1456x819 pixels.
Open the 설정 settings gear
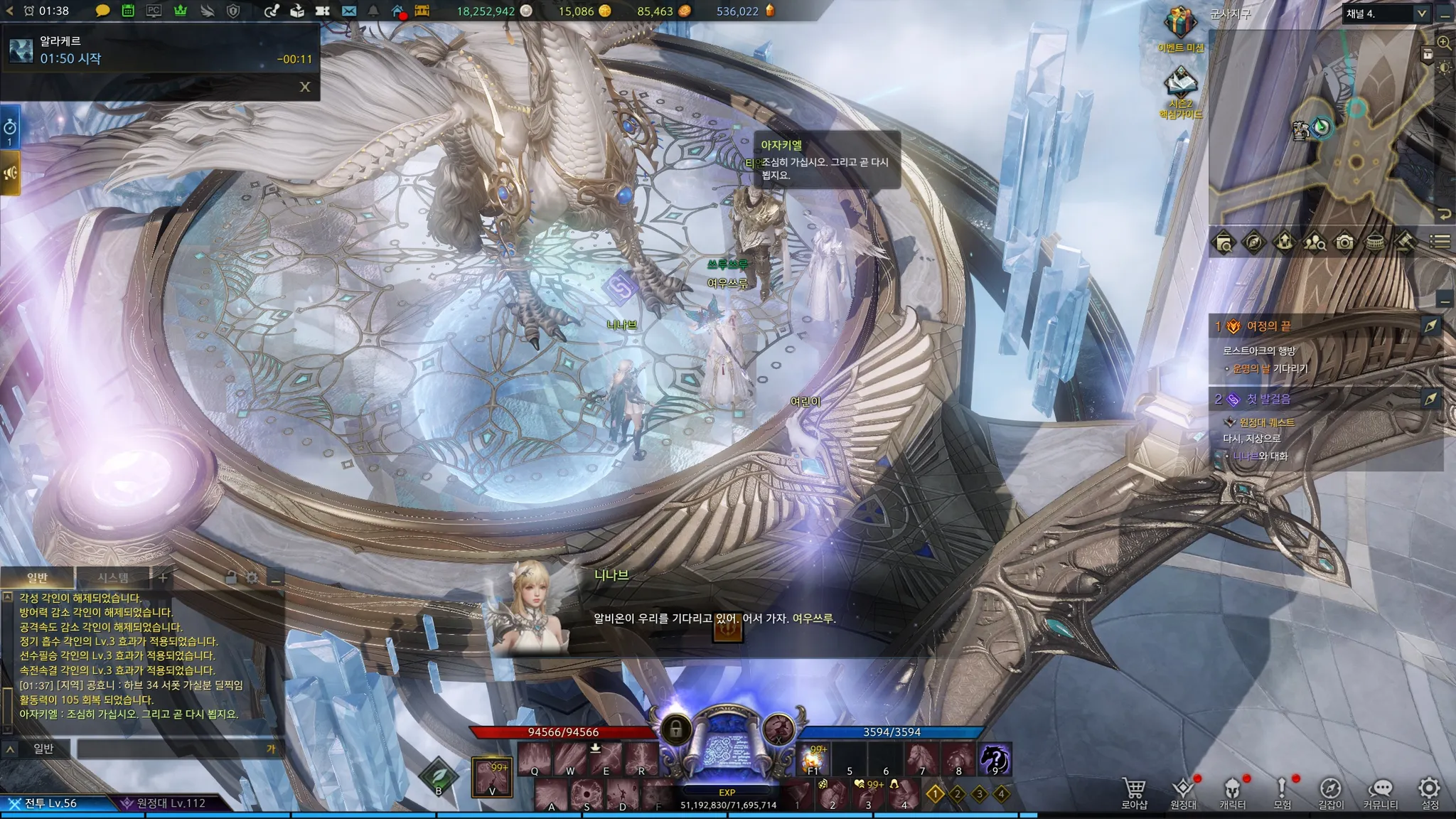pyautogui.click(x=1430, y=793)
